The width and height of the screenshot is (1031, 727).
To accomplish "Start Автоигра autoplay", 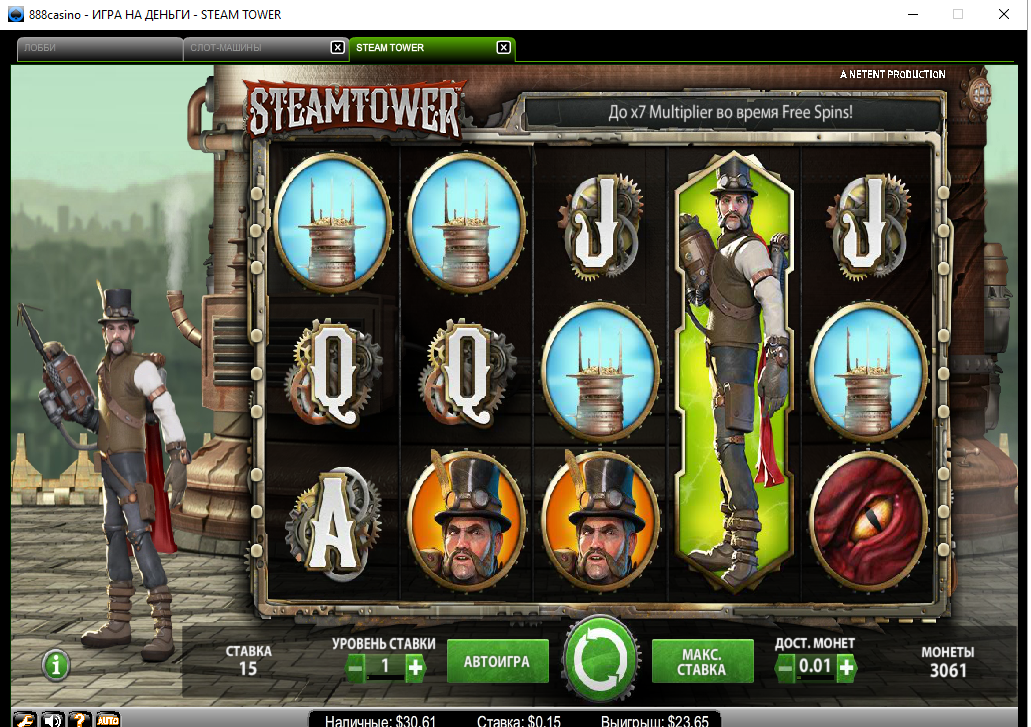I will 497,662.
